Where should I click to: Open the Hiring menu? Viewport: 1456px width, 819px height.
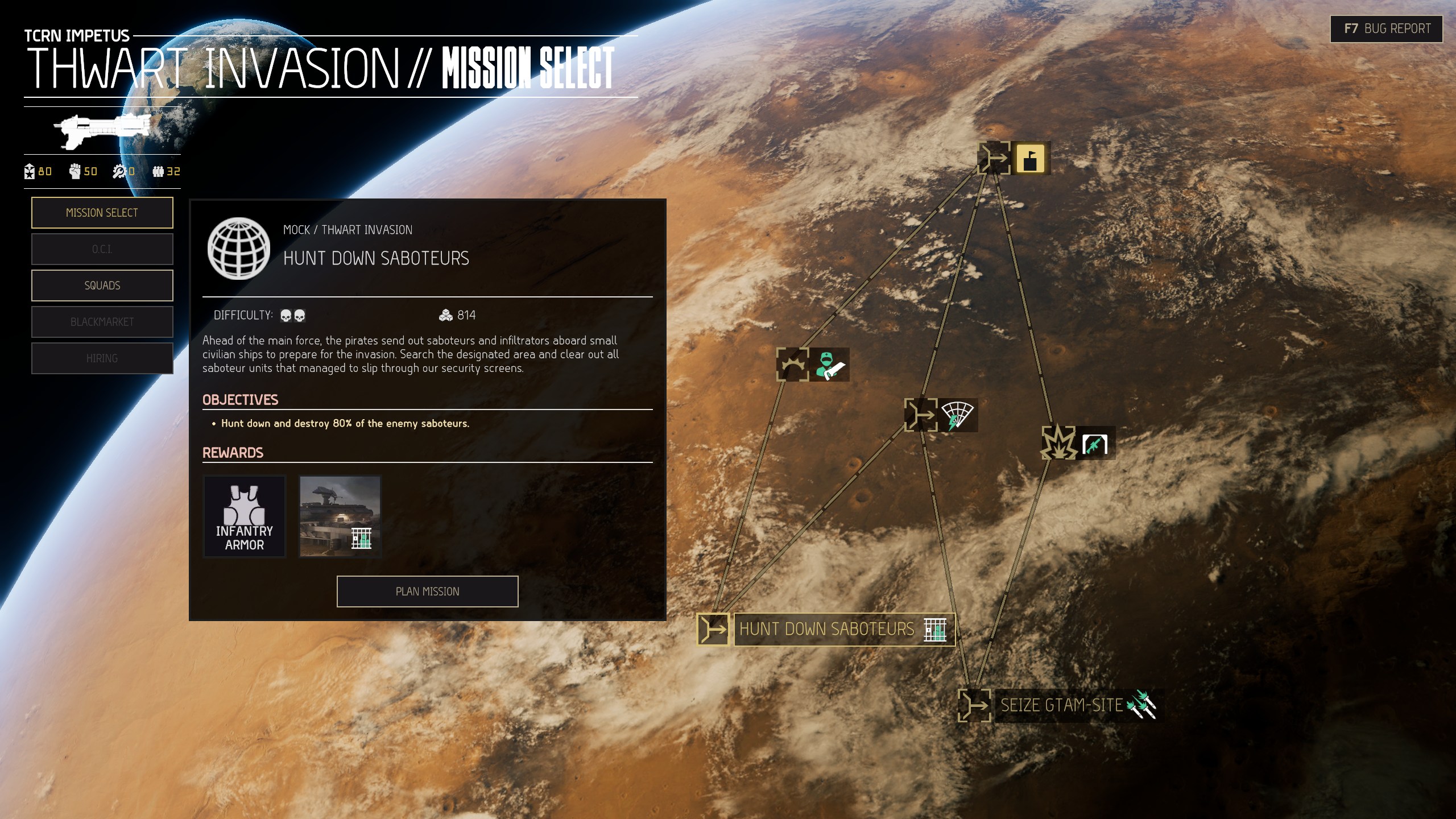(x=102, y=358)
